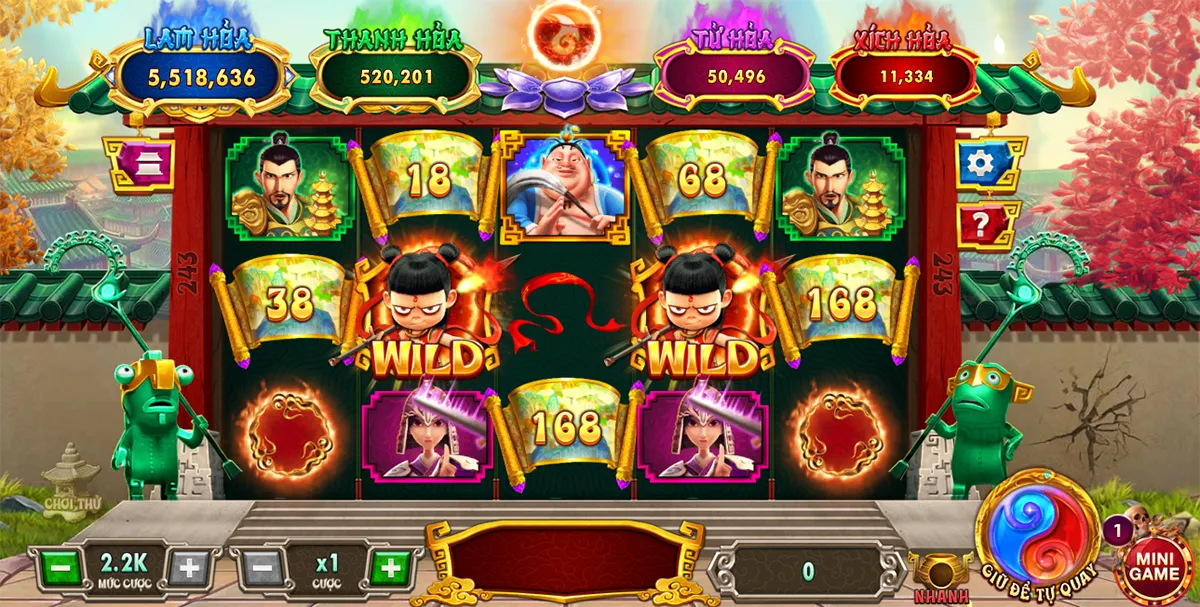
Task: Lower the x1 bet multiplier
Action: pos(262,567)
